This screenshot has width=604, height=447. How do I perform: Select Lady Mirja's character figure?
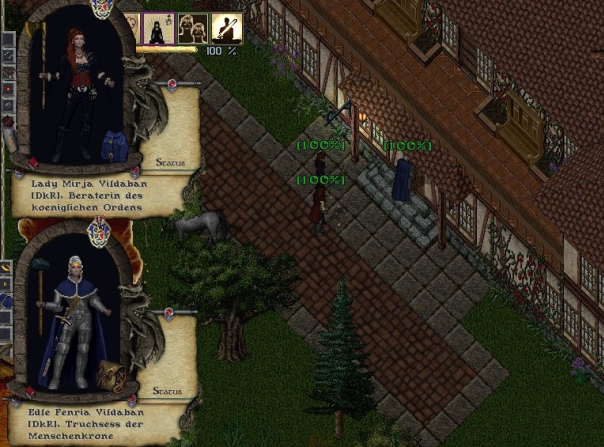point(78,90)
